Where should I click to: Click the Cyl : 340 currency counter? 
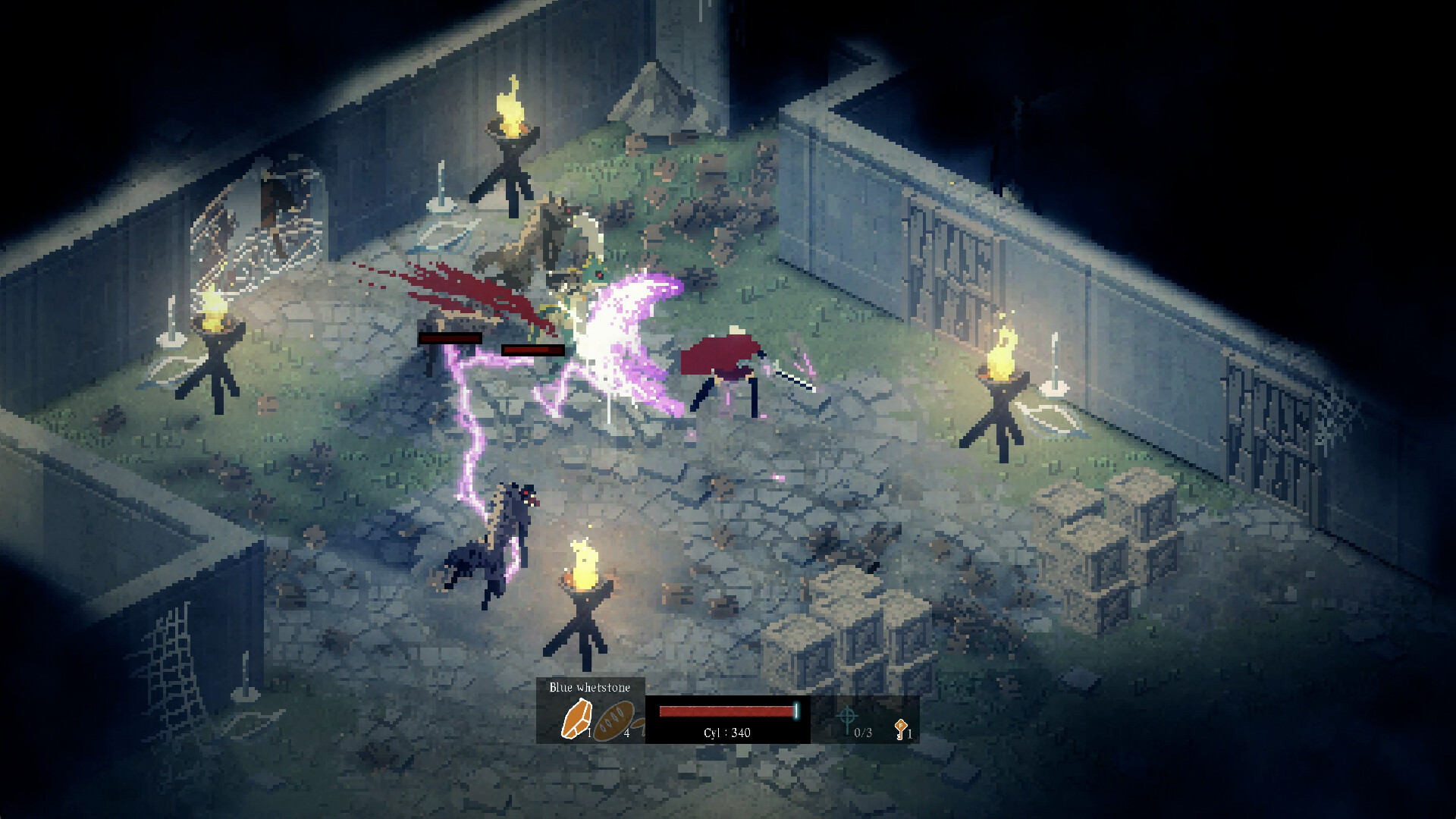[726, 733]
